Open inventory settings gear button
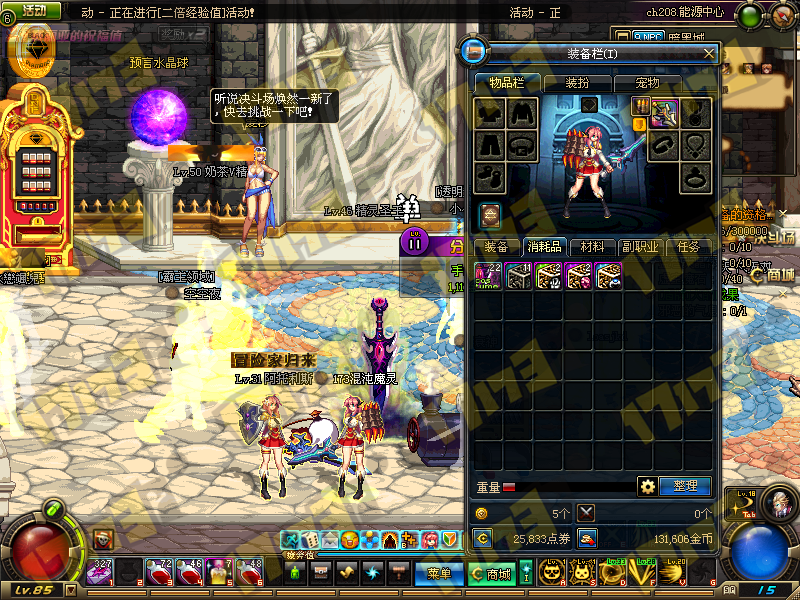 tap(648, 487)
